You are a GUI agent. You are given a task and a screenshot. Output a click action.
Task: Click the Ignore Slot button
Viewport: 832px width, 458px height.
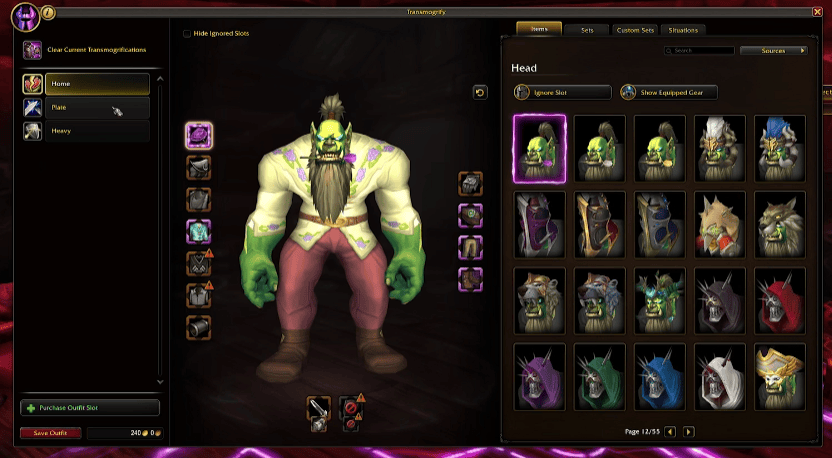tap(562, 92)
